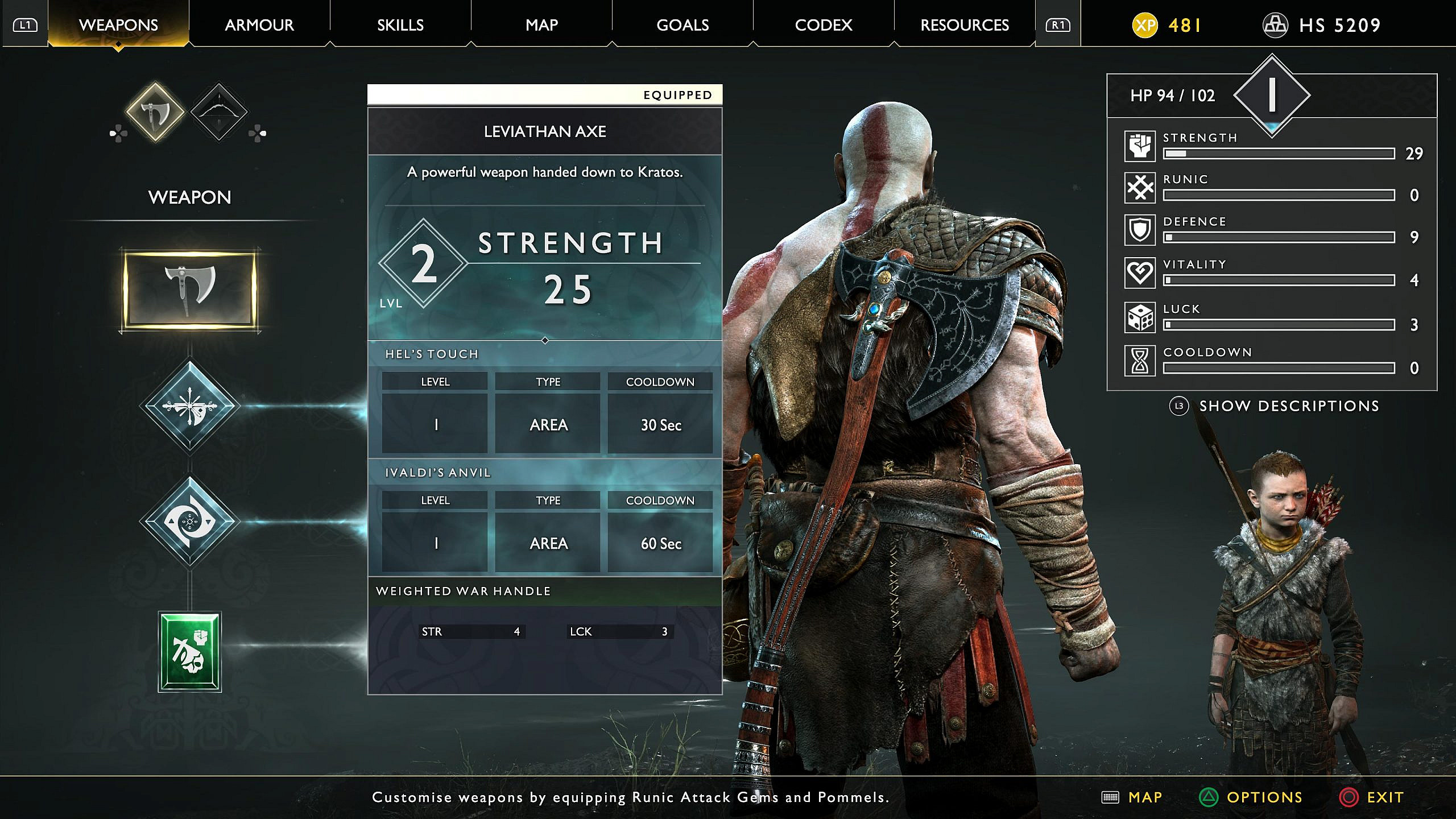Select the Weapons tab
The width and height of the screenshot is (1456, 819).
point(118,25)
